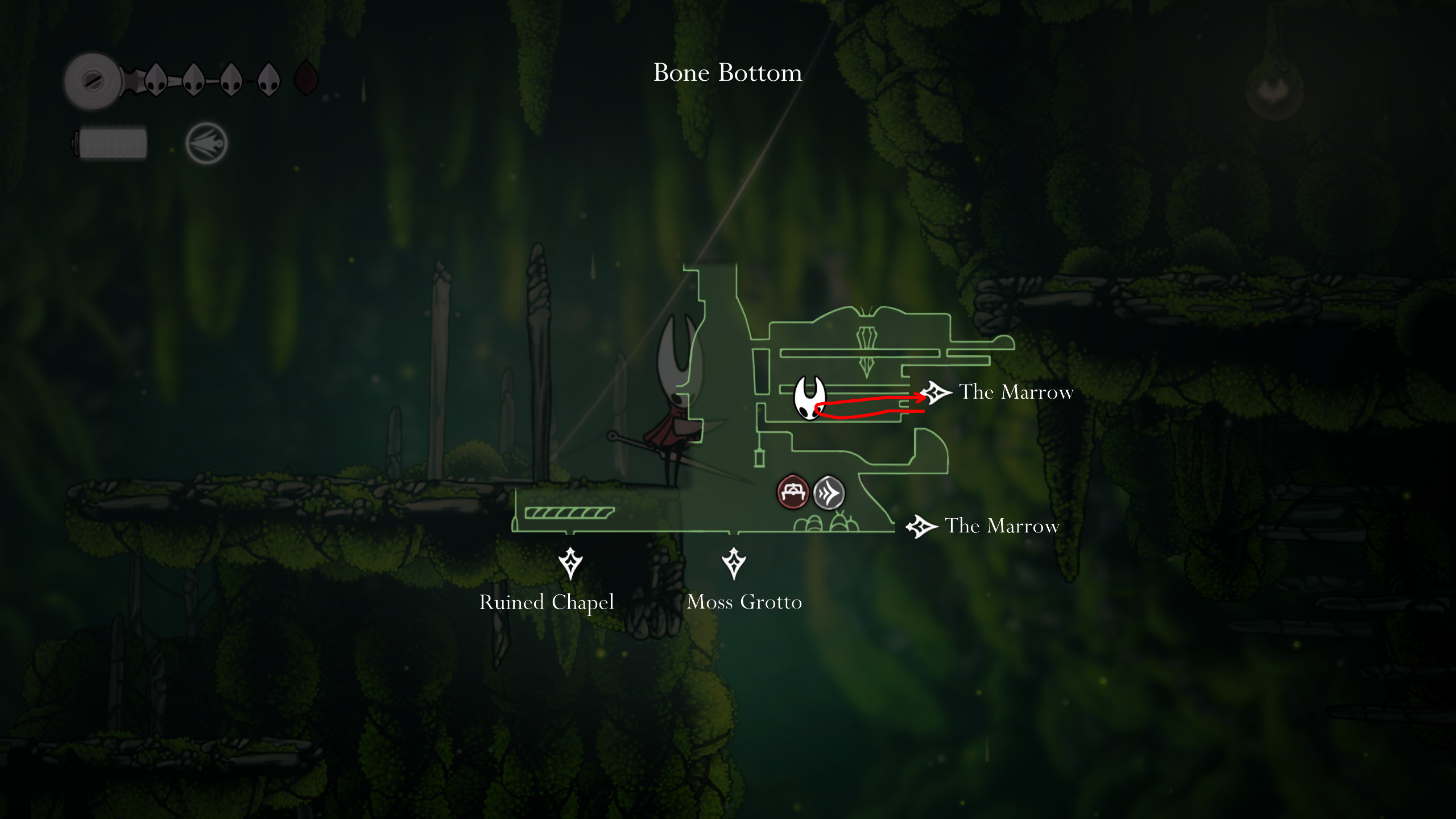Select the red bench marker on the map
1456x819 pixels.
[x=792, y=492]
